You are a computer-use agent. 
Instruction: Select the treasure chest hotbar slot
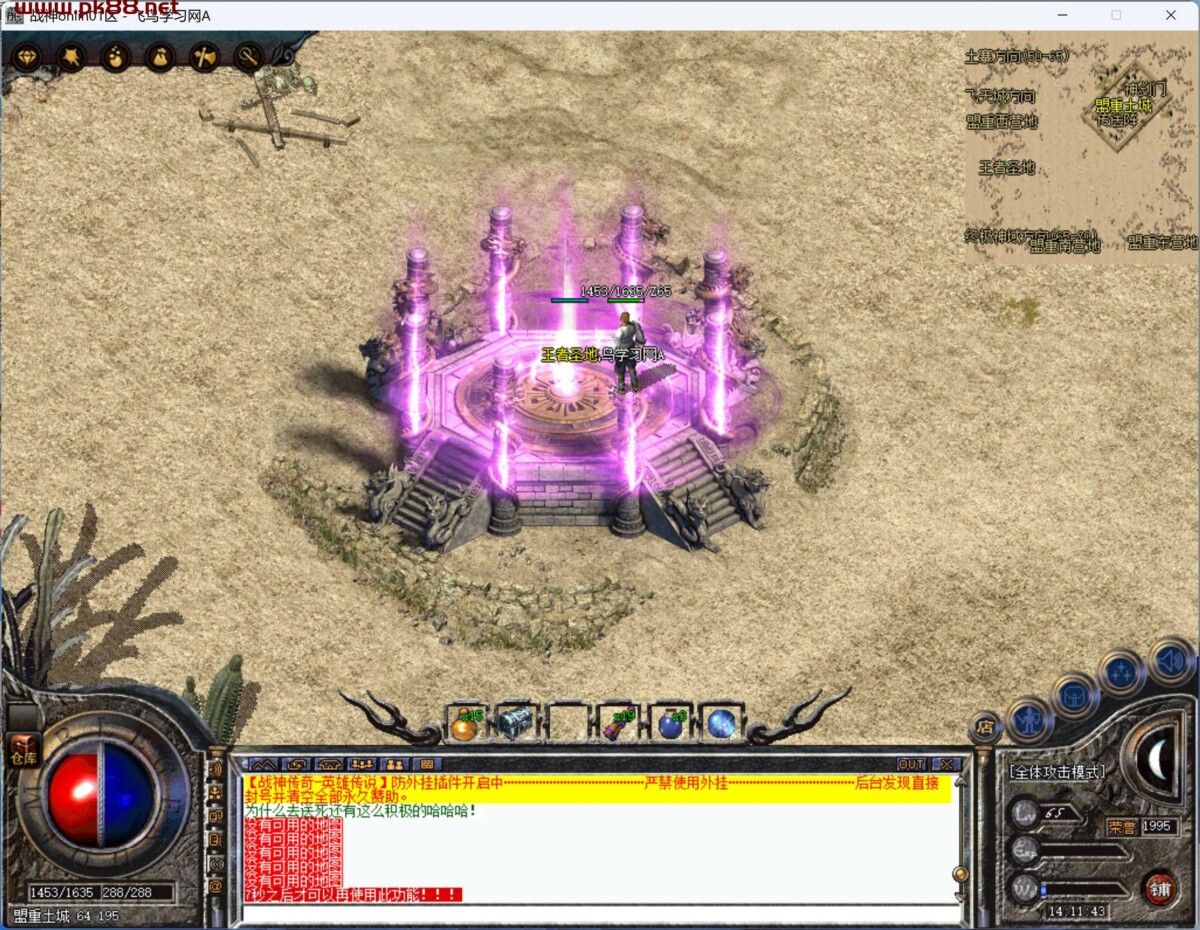[515, 723]
